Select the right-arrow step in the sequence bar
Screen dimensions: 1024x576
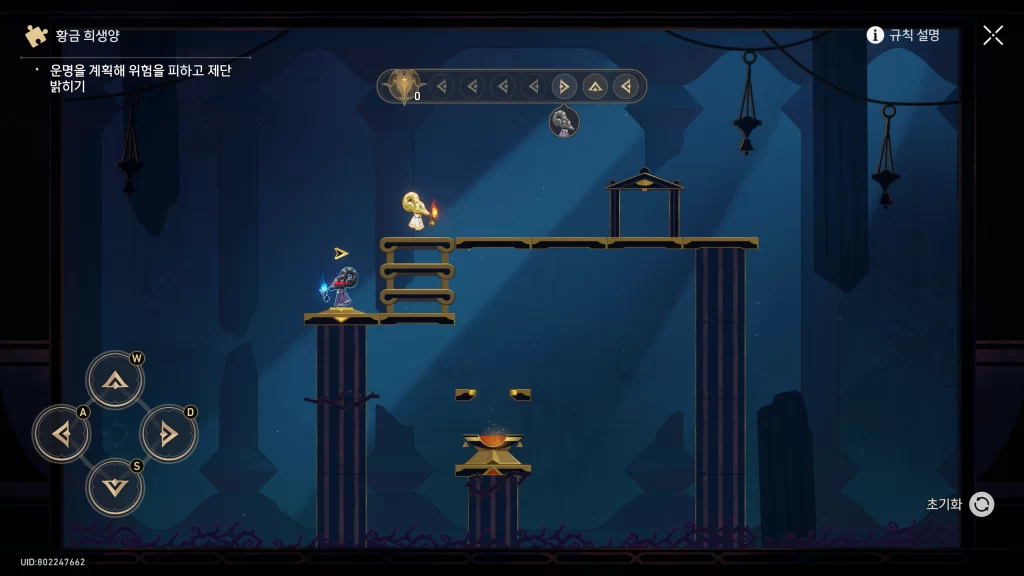[x=564, y=86]
